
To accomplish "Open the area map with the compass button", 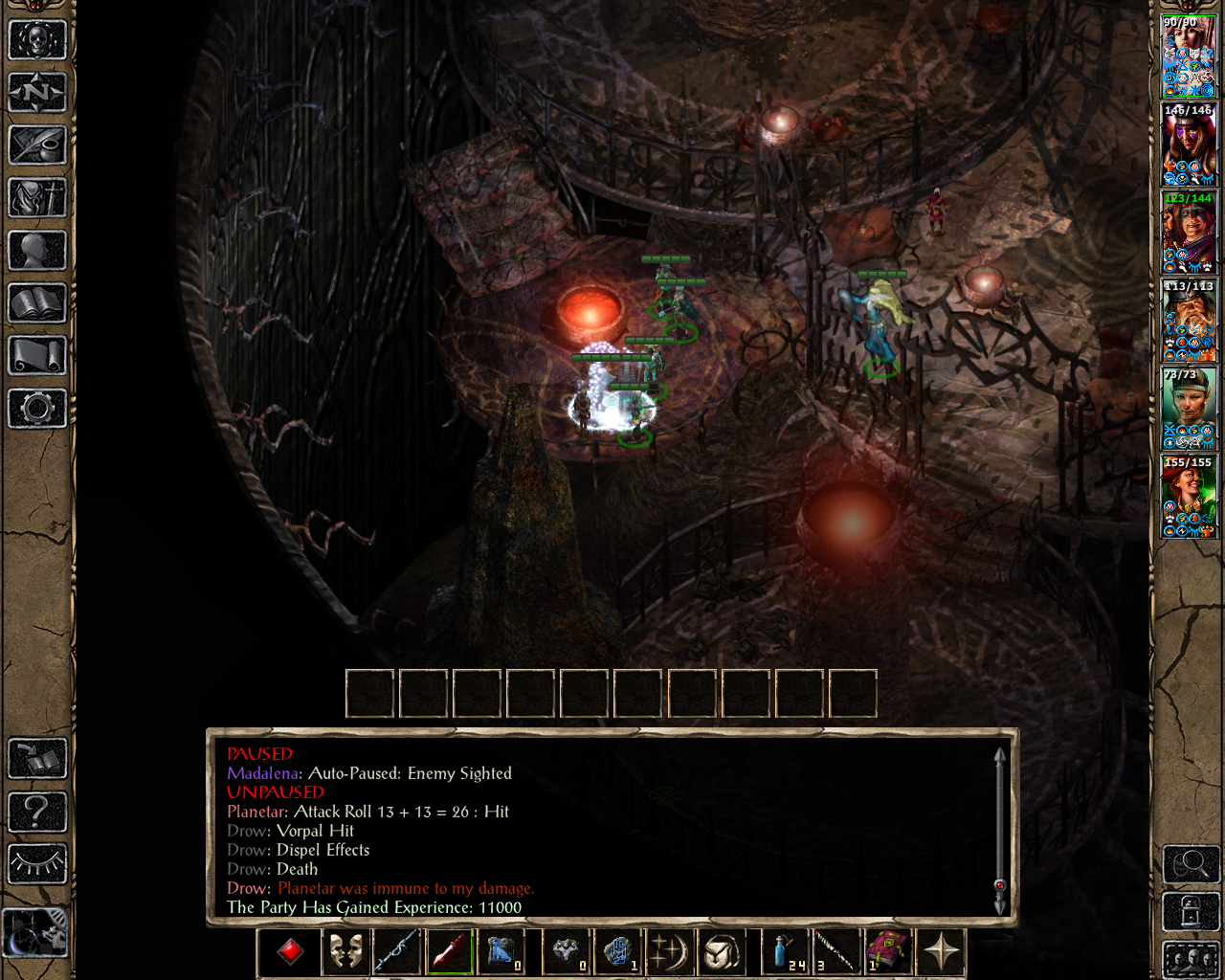I will [x=37, y=93].
